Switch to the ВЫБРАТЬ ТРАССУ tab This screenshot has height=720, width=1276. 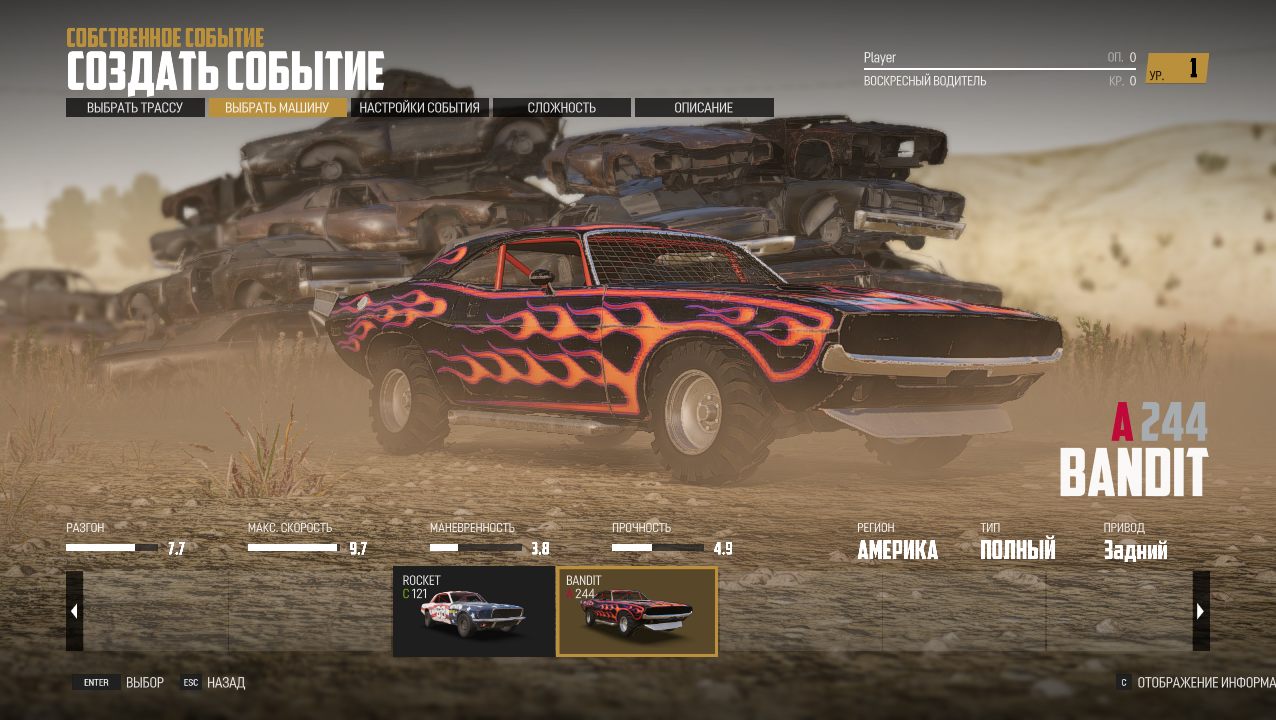click(x=135, y=108)
